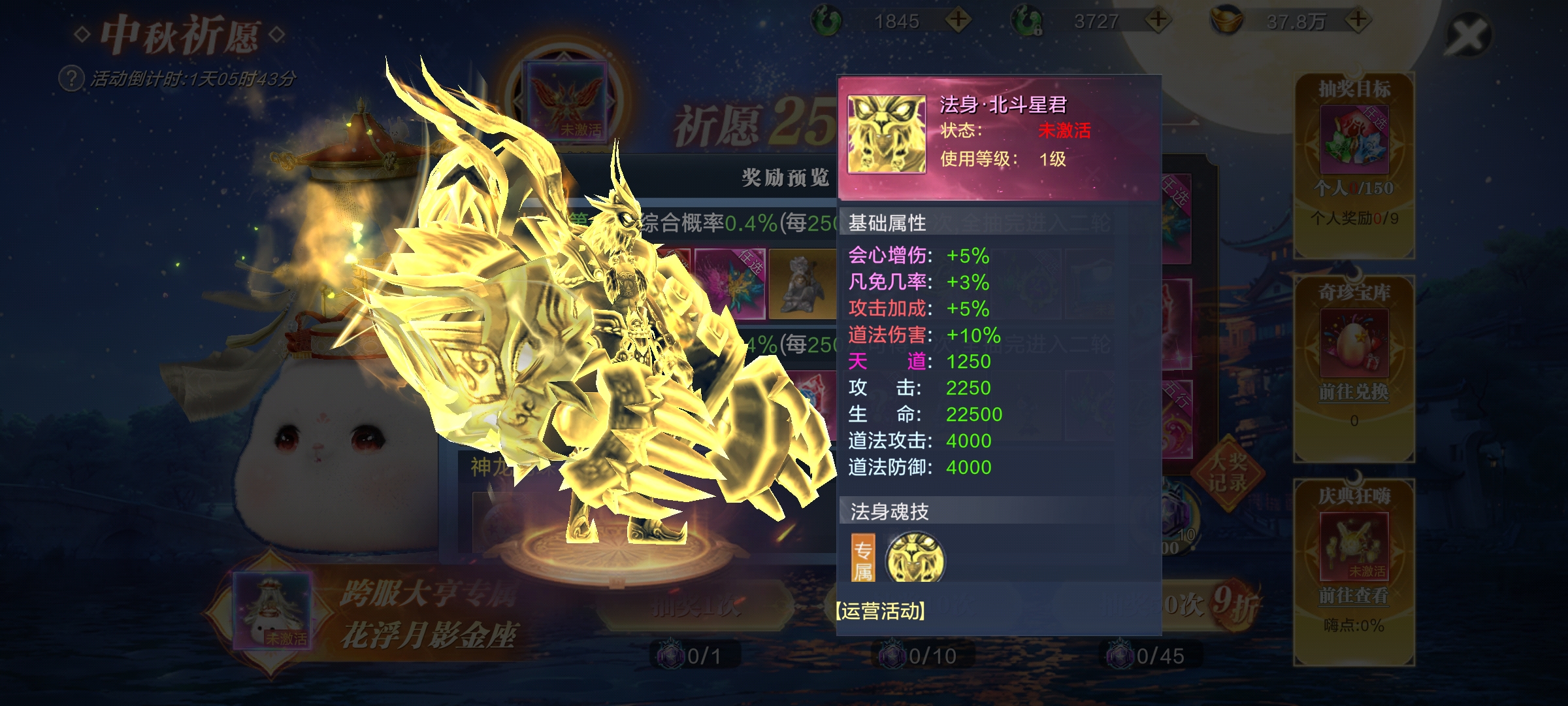Go to 前往兑换 treasure exchange

(x=1354, y=392)
